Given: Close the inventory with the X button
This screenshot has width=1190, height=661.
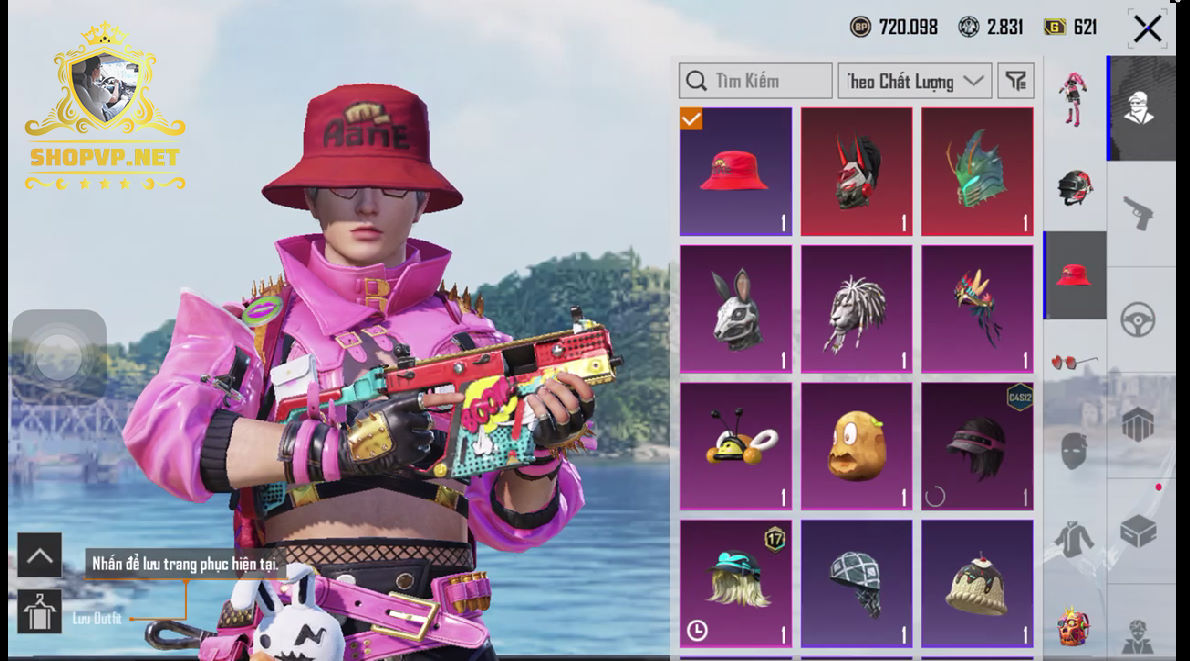Looking at the screenshot, I should [x=1147, y=28].
